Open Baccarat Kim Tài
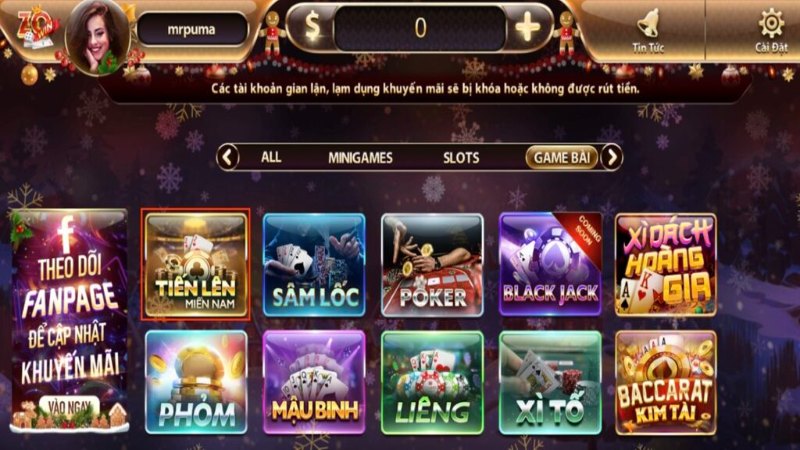The height and width of the screenshot is (450, 800). tap(666, 382)
